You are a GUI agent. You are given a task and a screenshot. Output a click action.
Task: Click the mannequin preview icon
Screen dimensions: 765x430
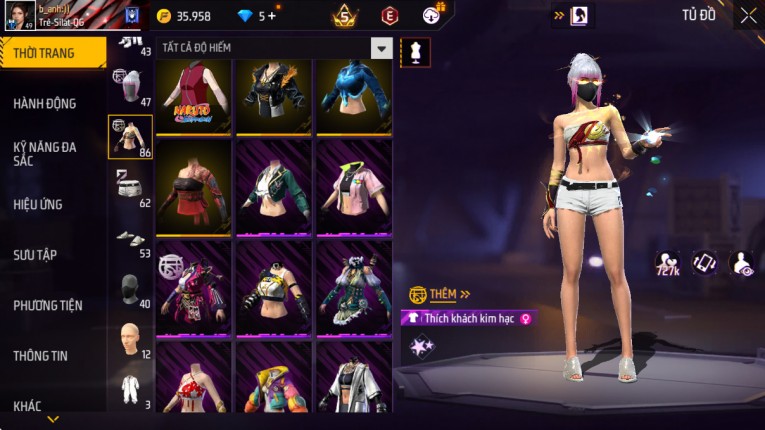coord(415,52)
